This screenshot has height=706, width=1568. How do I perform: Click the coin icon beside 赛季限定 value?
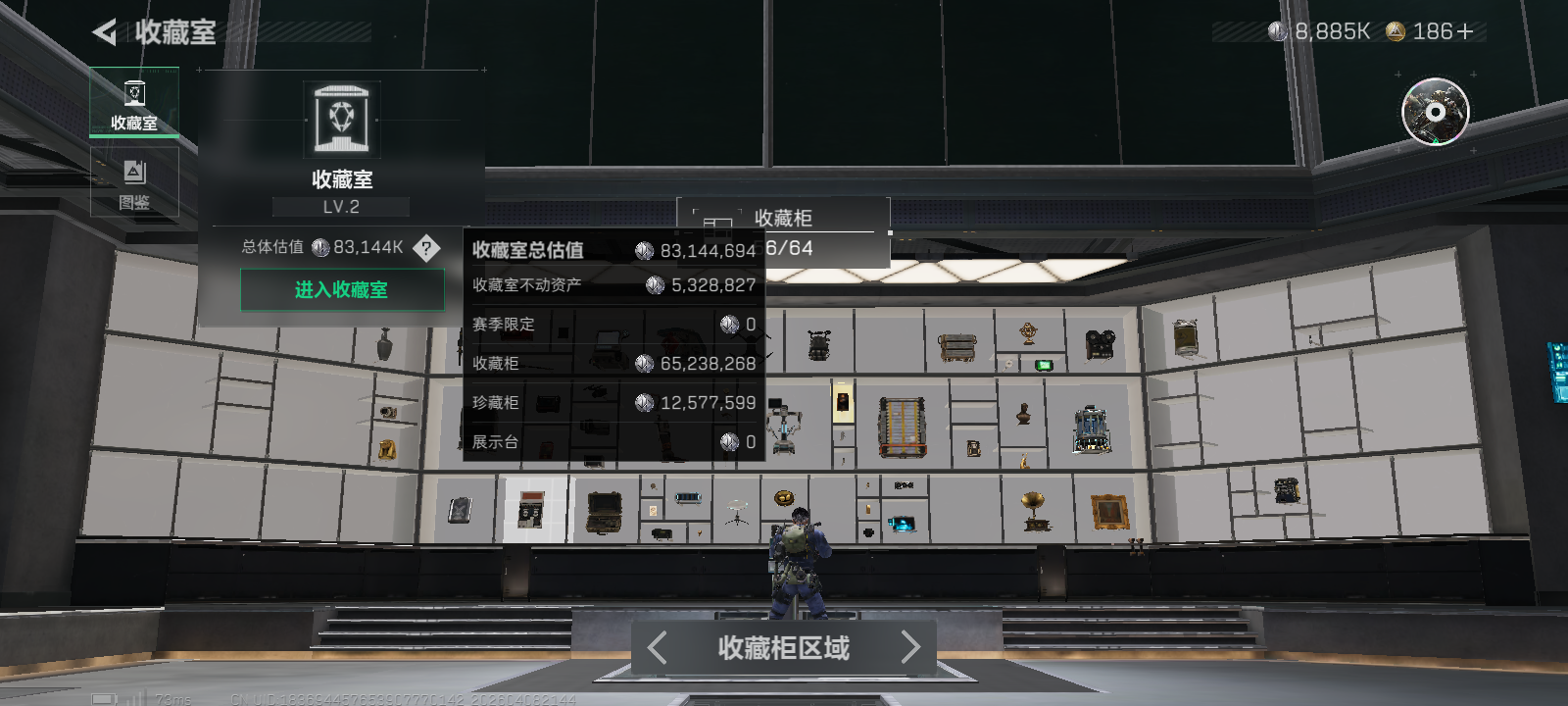coord(729,324)
